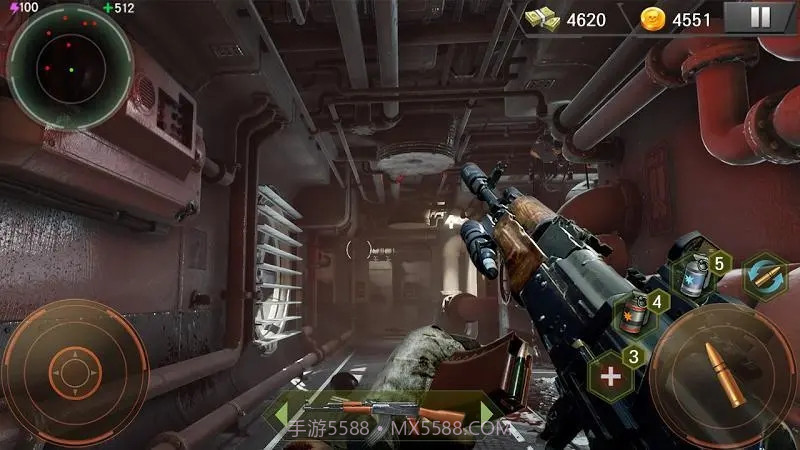Reload using the bullet with arrows icon
The width and height of the screenshot is (800, 450).
[764, 276]
